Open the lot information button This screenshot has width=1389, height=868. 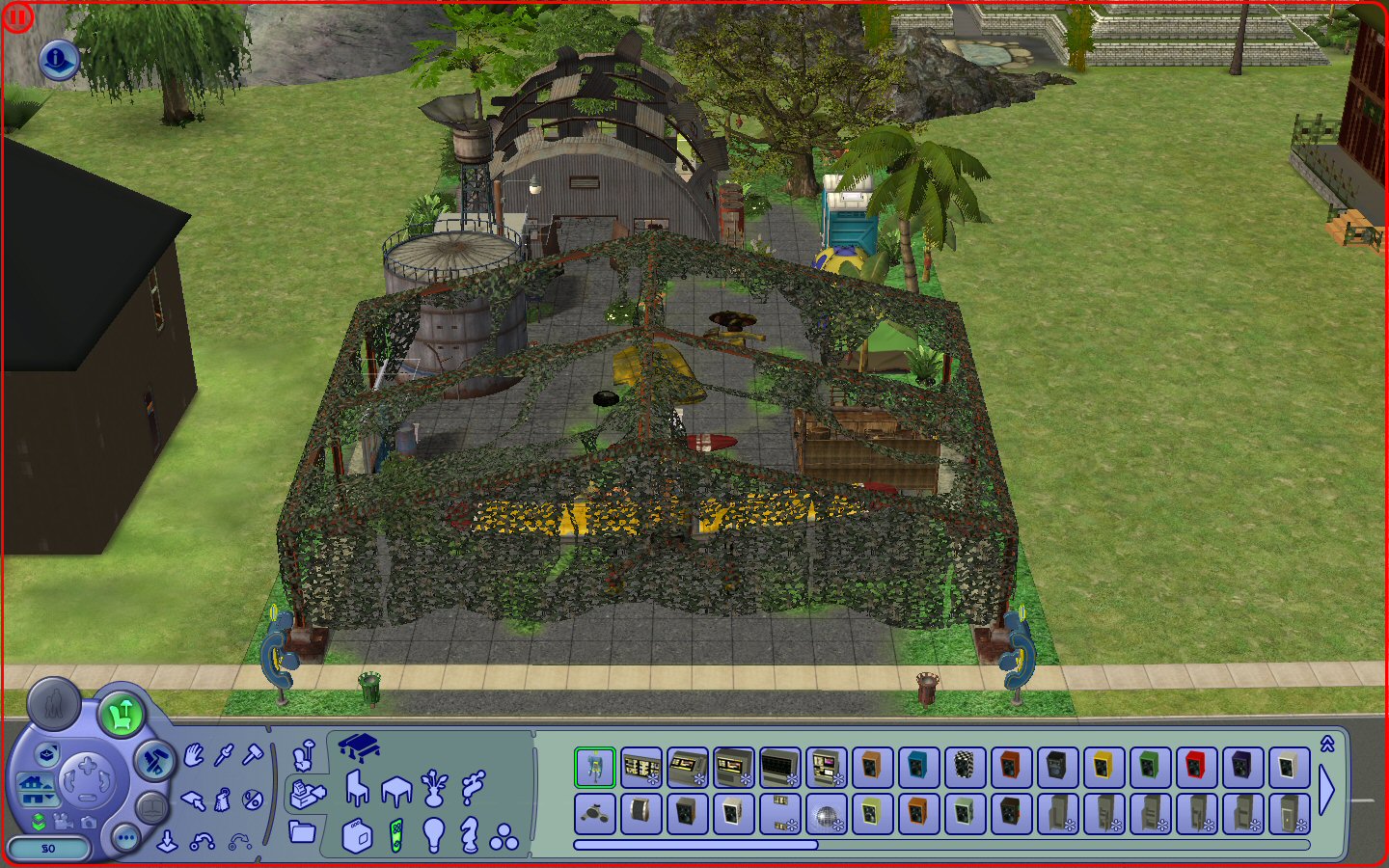57,60
